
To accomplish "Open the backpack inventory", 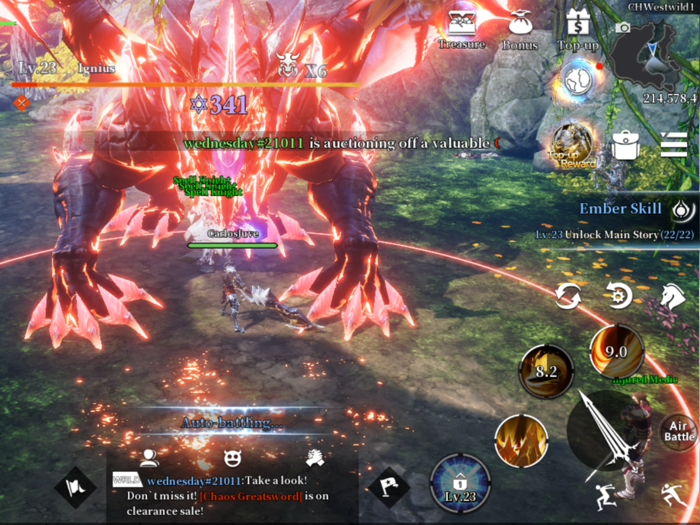I will [x=626, y=146].
